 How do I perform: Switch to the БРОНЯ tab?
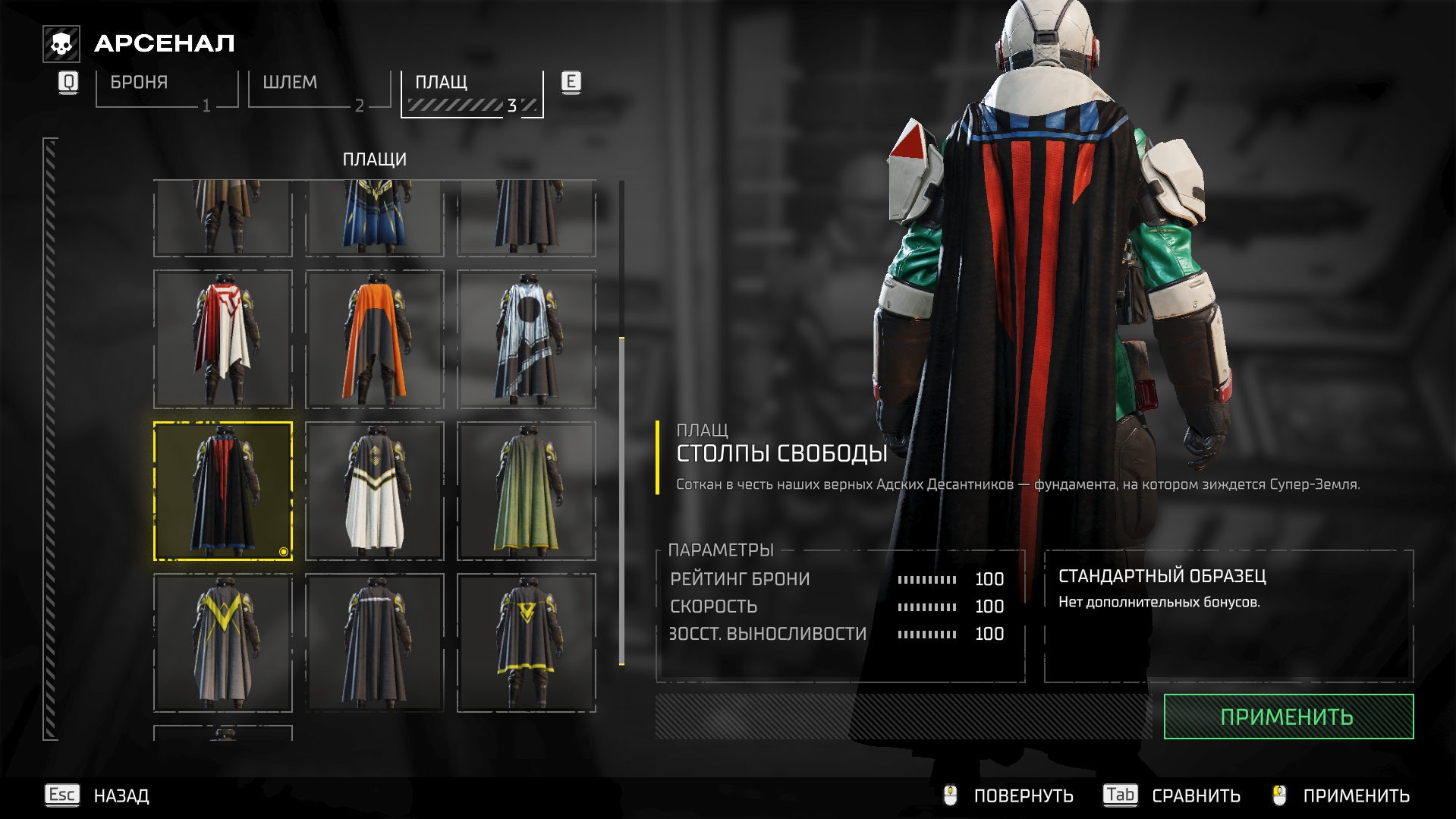pos(167,90)
